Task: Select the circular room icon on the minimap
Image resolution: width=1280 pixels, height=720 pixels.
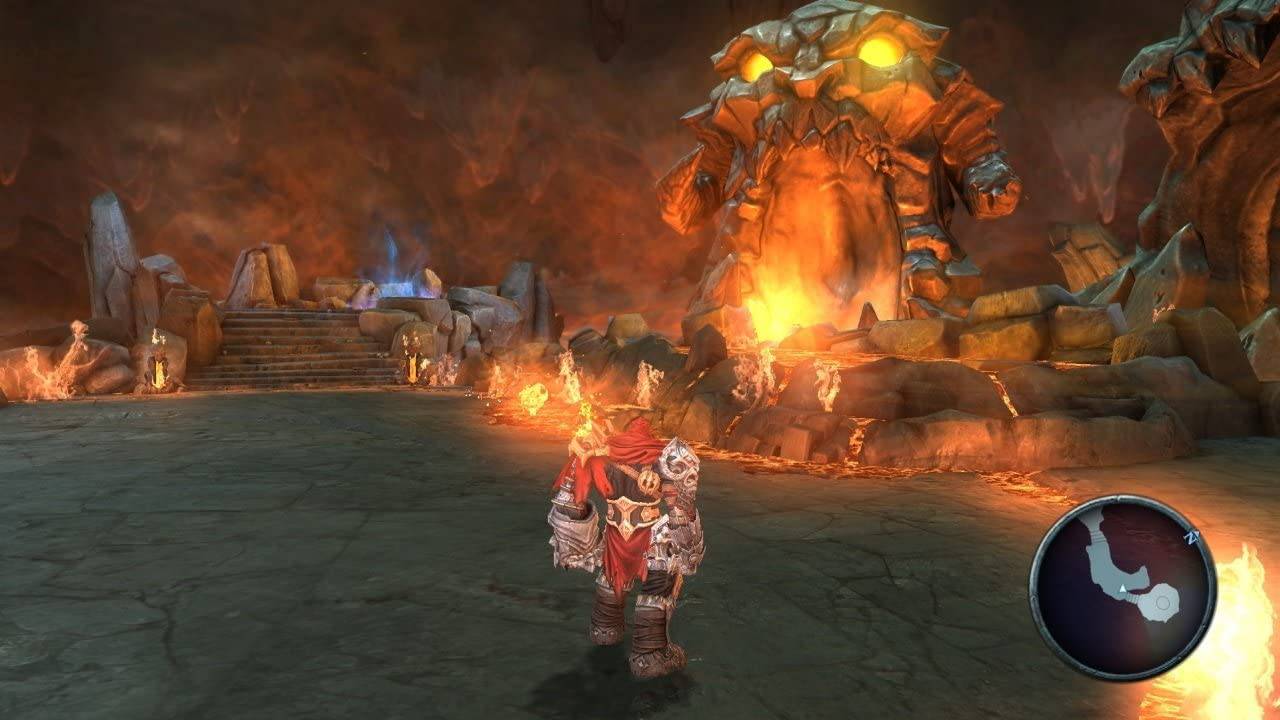Action: (1163, 602)
